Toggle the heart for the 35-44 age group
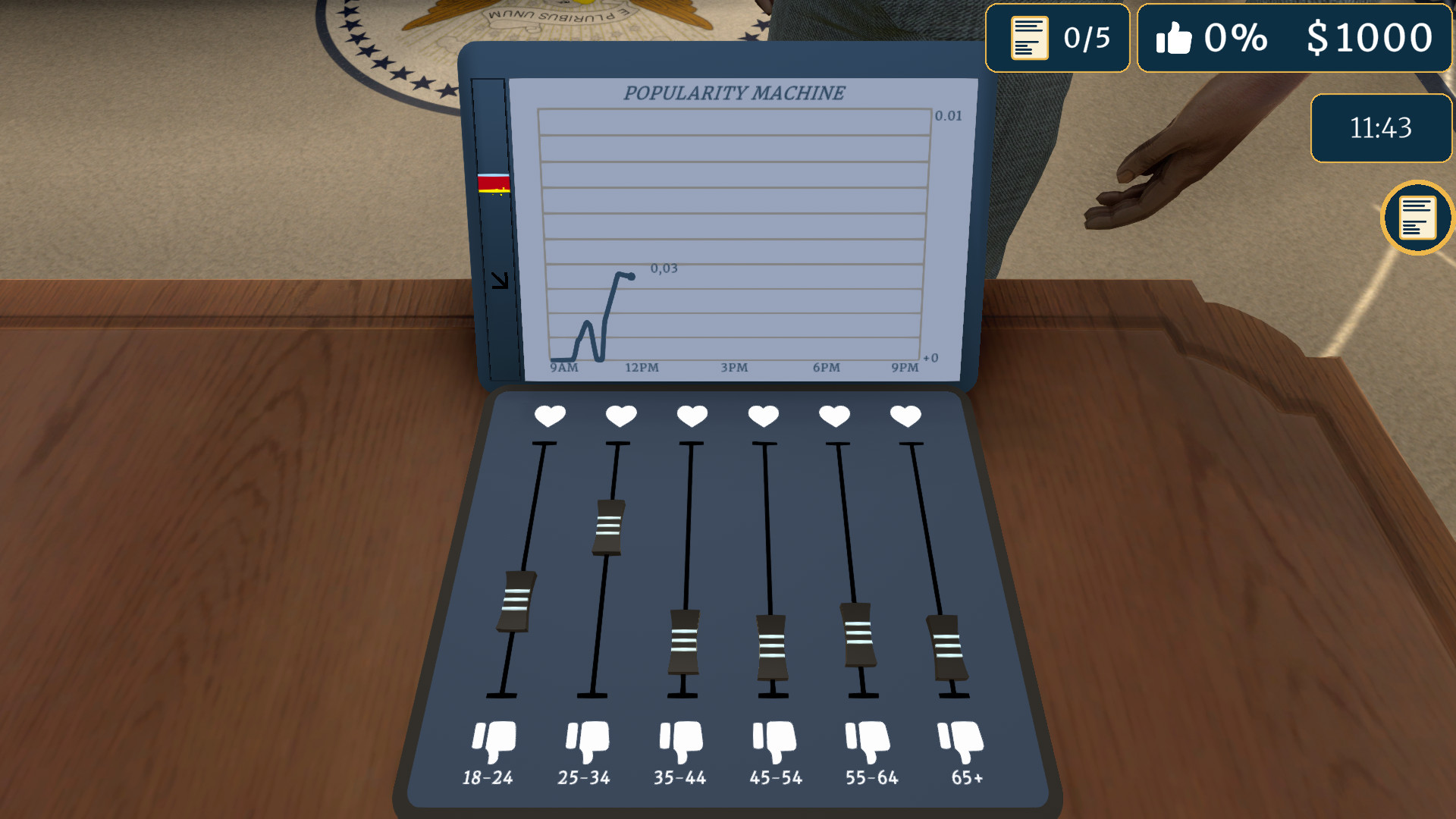Image resolution: width=1456 pixels, height=819 pixels. 692,416
